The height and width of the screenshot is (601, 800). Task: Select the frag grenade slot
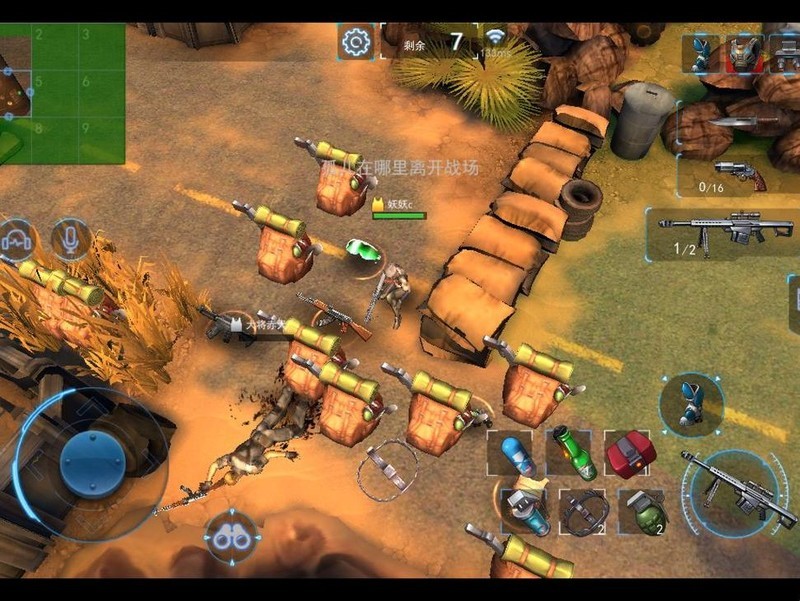(641, 512)
